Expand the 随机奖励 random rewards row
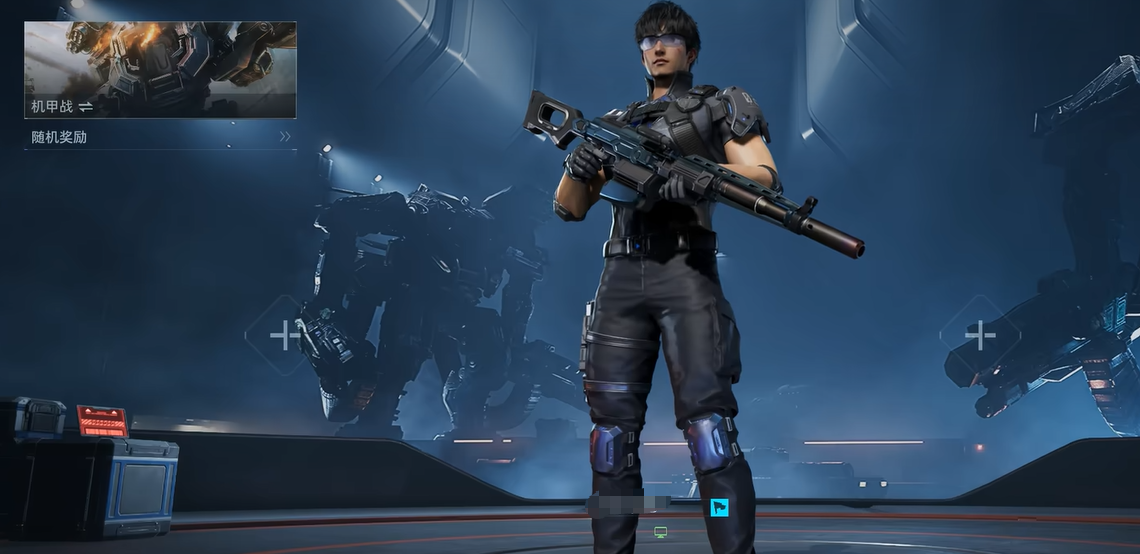This screenshot has height=554, width=1140. coord(160,137)
